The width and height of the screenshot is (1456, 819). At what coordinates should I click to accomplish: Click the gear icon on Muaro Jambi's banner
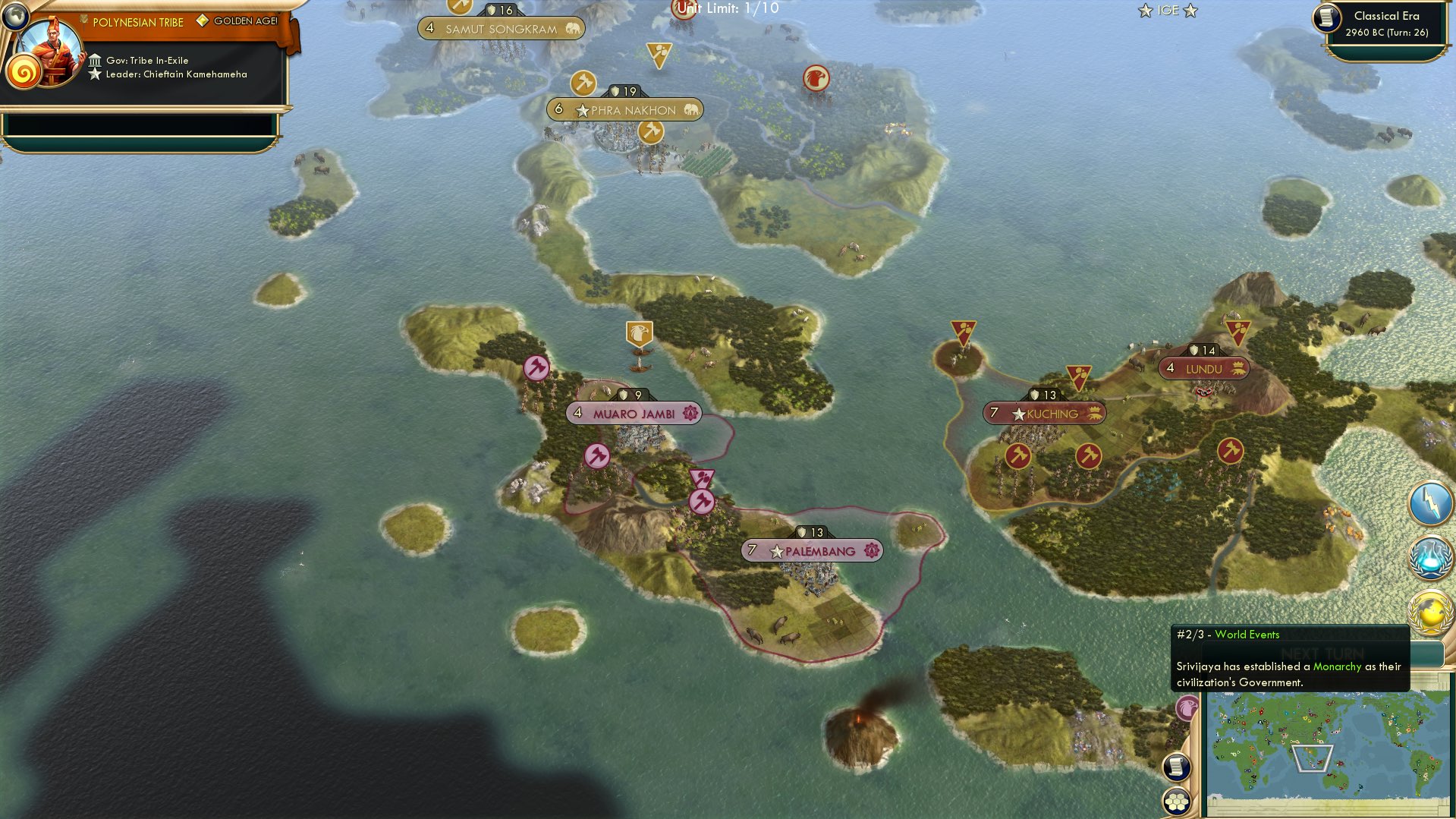pos(690,414)
